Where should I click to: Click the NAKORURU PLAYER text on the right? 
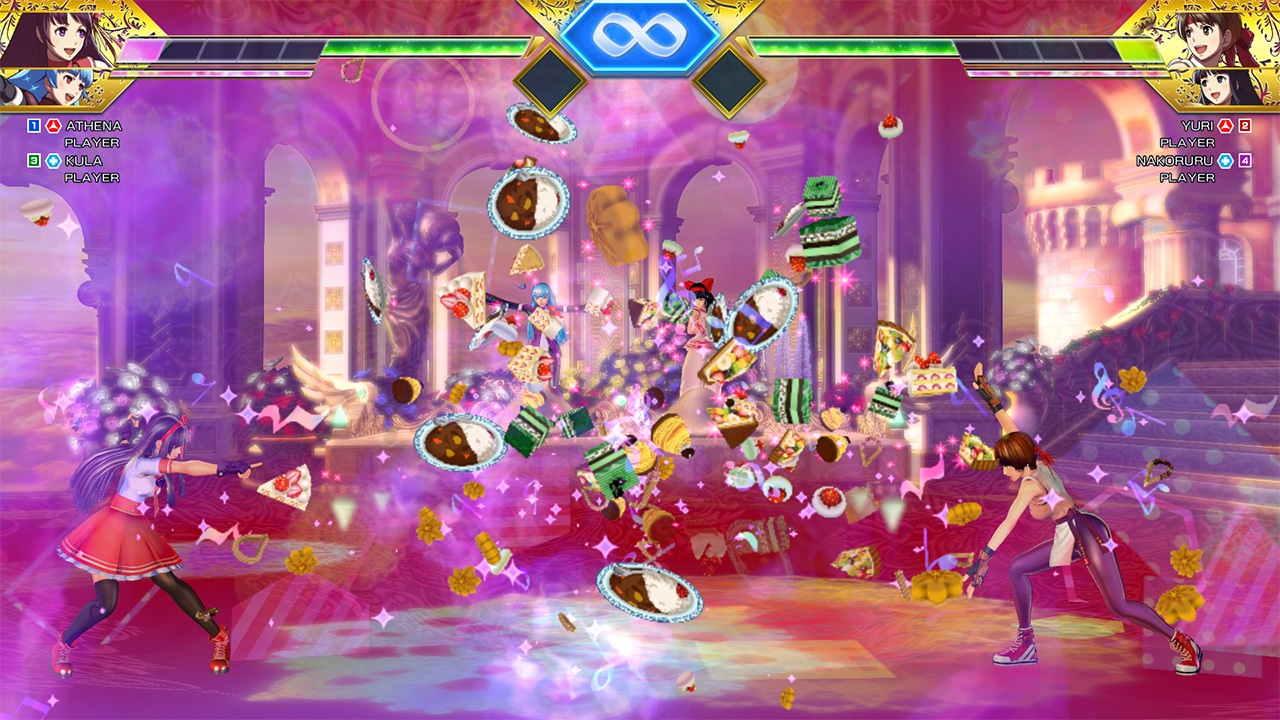(1176, 160)
